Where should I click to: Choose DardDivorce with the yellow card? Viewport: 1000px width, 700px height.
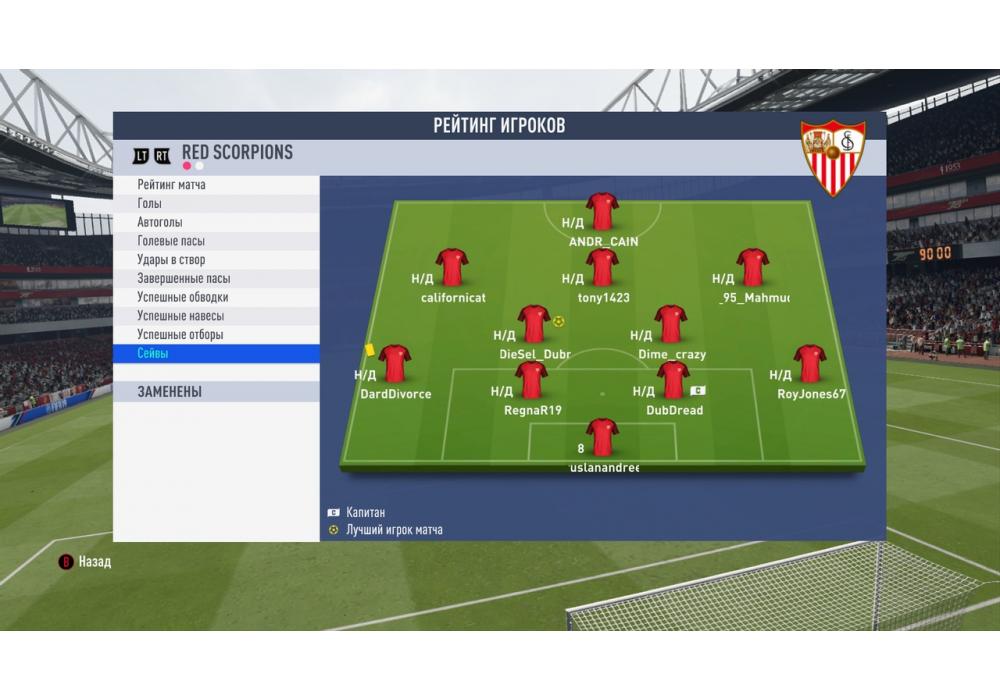395,364
